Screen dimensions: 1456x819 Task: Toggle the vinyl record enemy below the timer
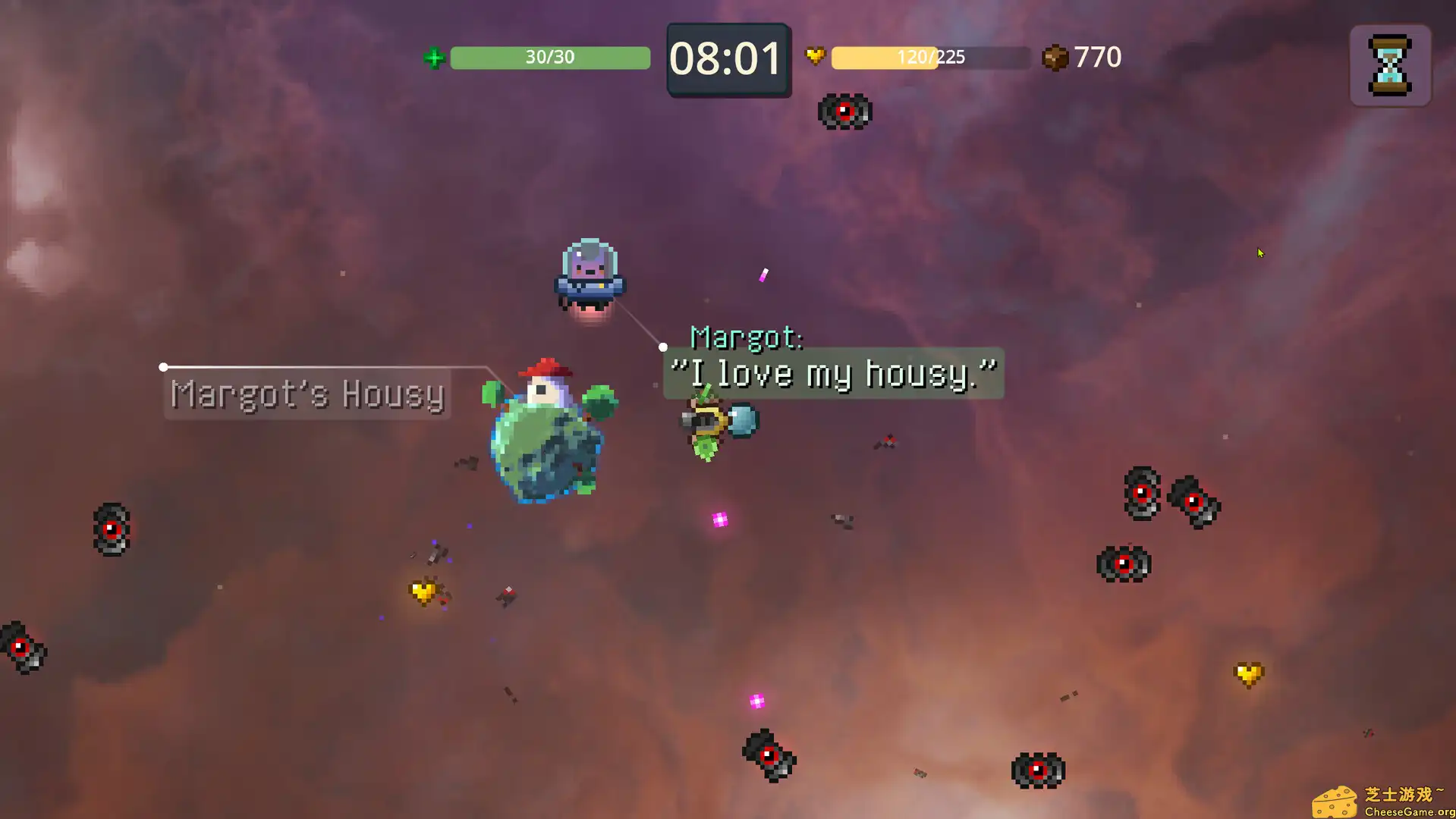coord(844,111)
